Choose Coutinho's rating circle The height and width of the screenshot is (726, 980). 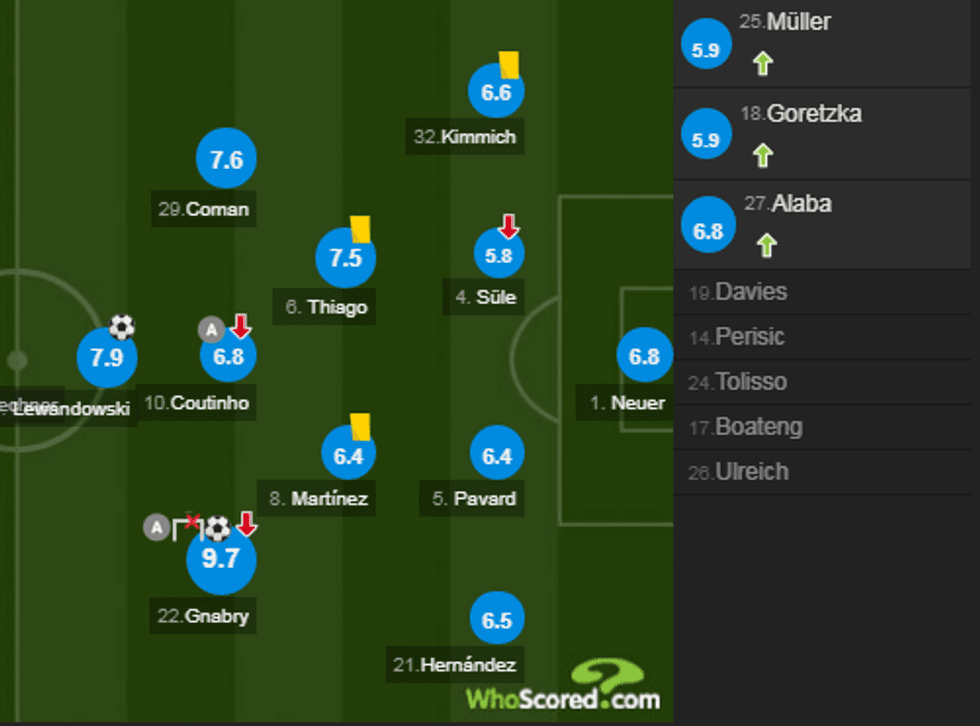(229, 357)
